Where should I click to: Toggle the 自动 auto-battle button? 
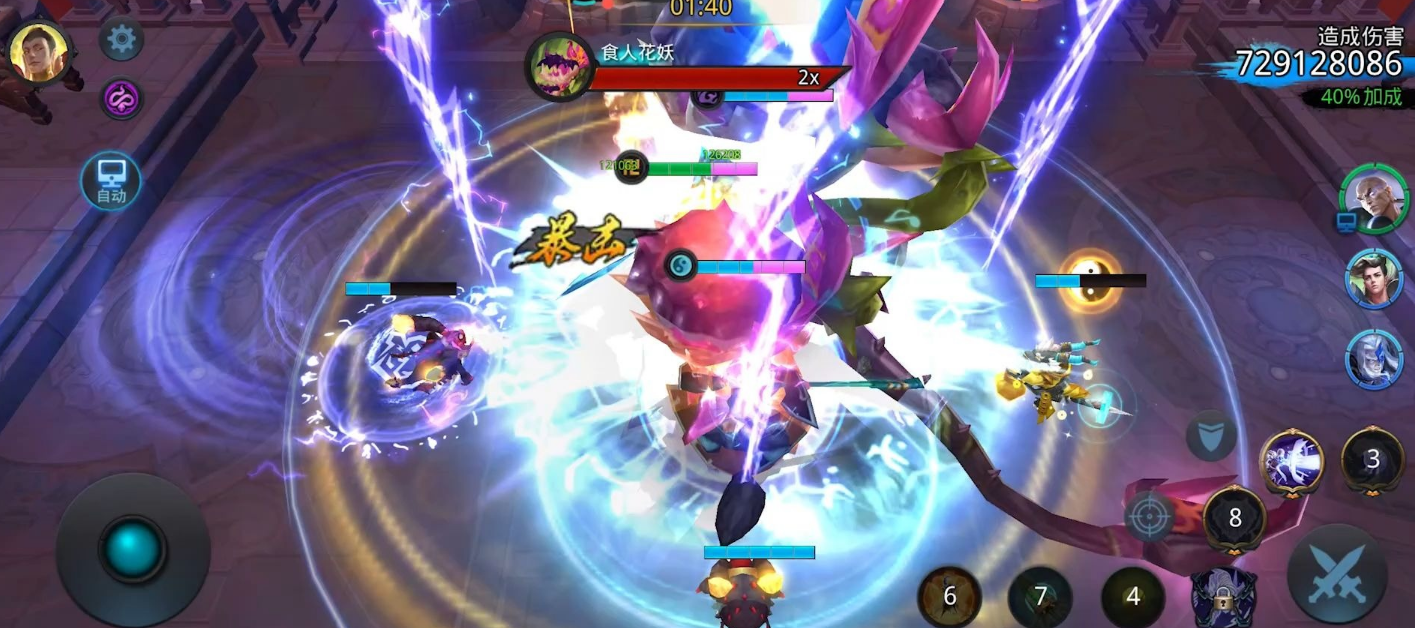coord(111,181)
